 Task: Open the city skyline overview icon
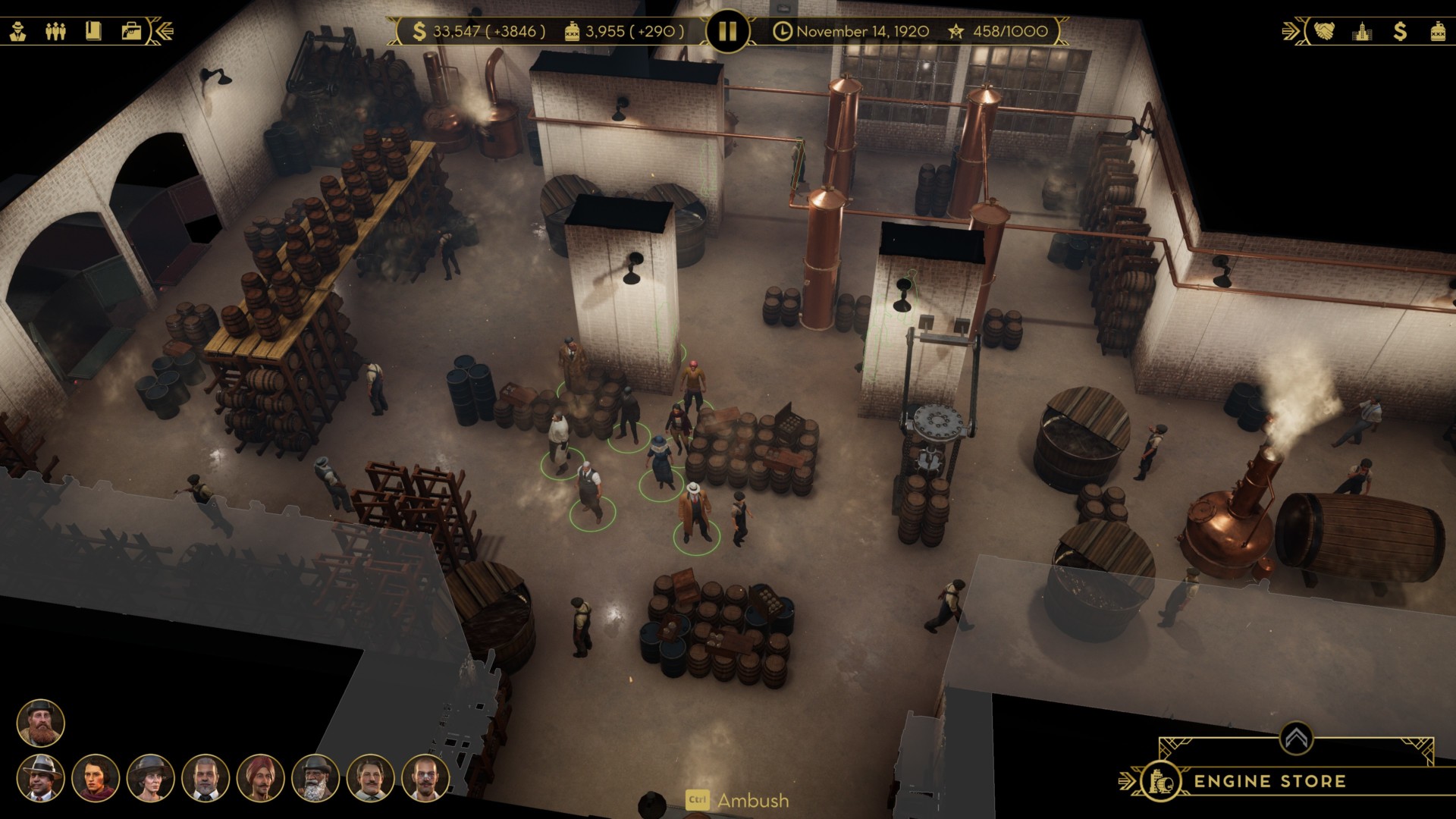(1362, 31)
